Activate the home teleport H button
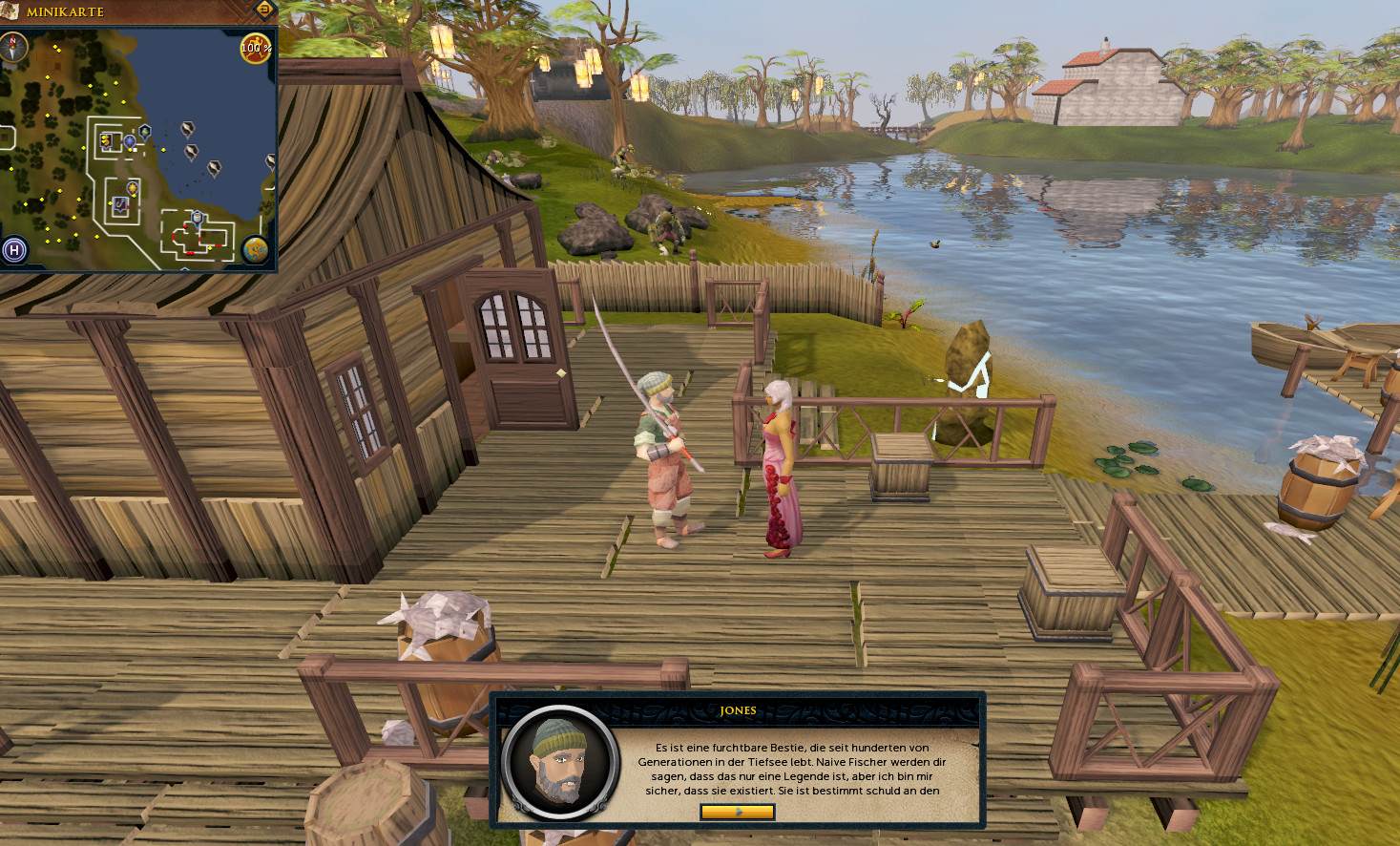This screenshot has height=846, width=1400. click(x=14, y=250)
